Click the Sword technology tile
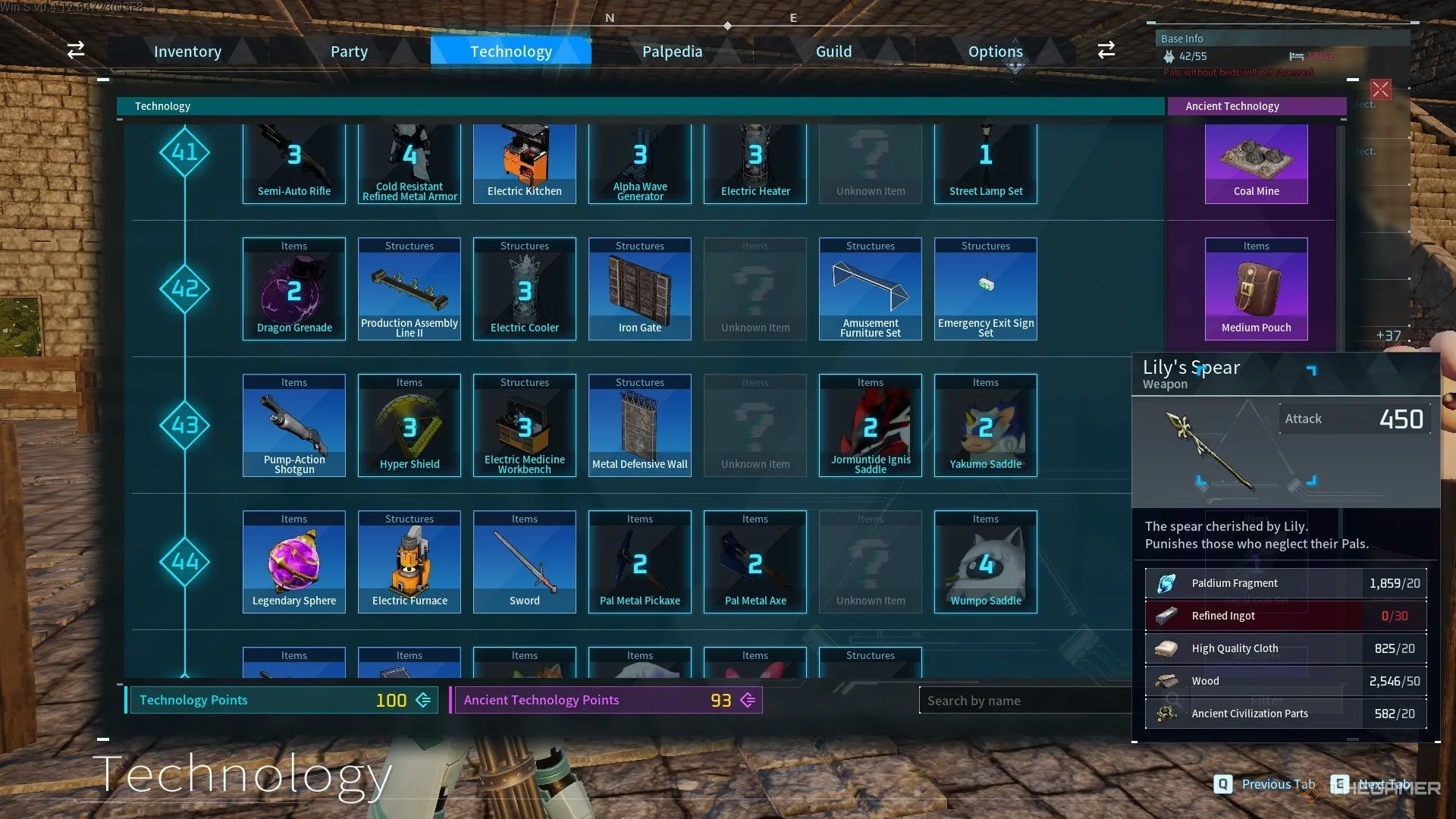Viewport: 1456px width, 819px height. [x=525, y=563]
